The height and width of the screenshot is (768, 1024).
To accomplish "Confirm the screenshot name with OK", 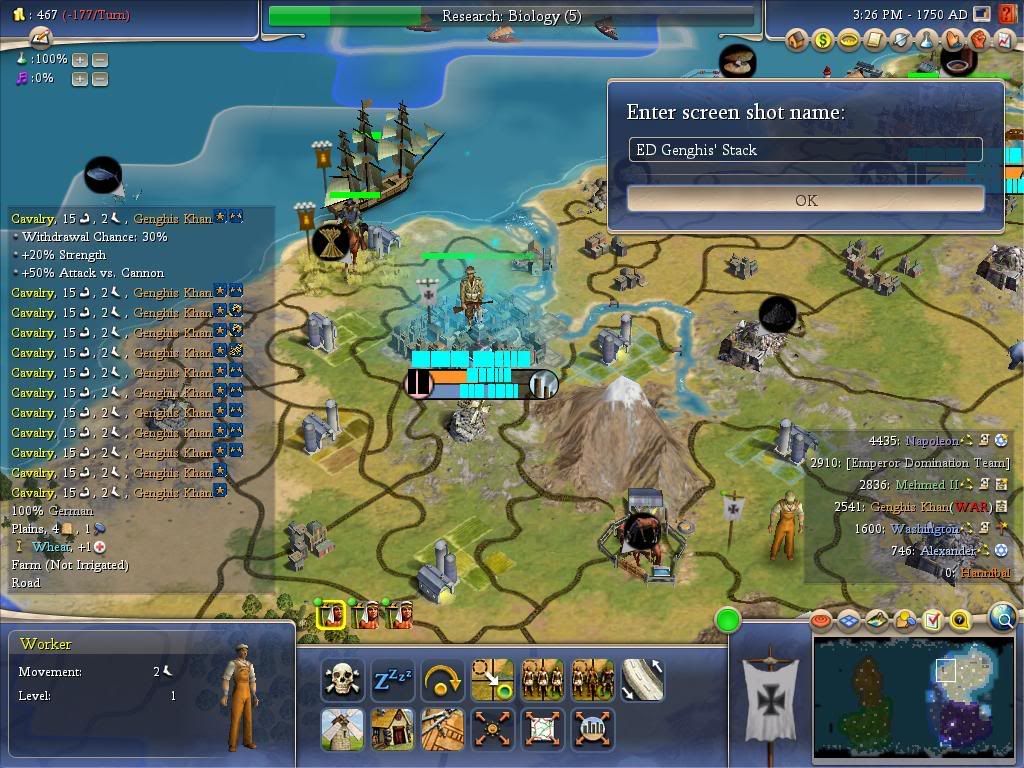I will click(x=806, y=200).
